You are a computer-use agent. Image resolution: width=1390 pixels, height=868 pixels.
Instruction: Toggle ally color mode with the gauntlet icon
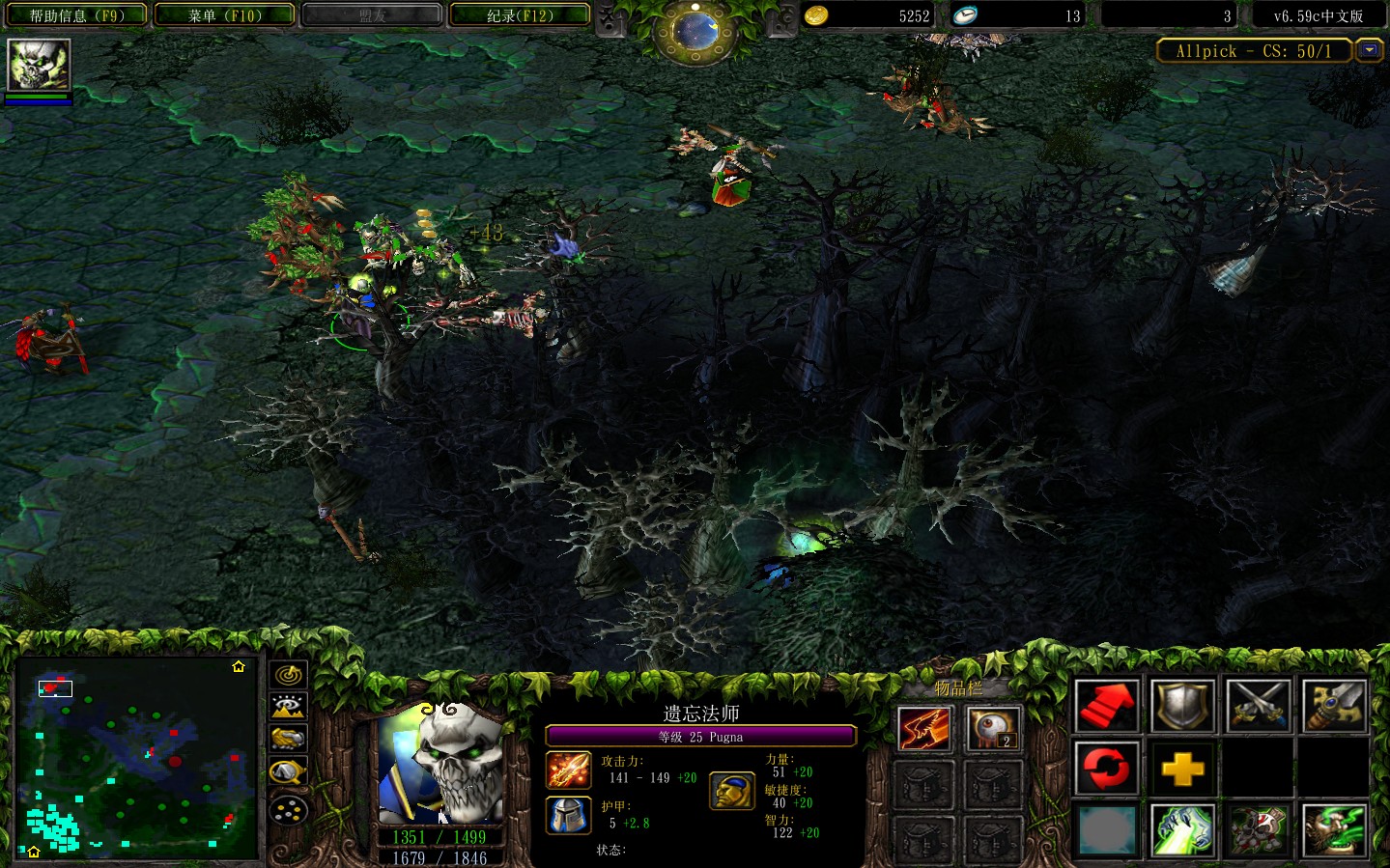(x=288, y=739)
